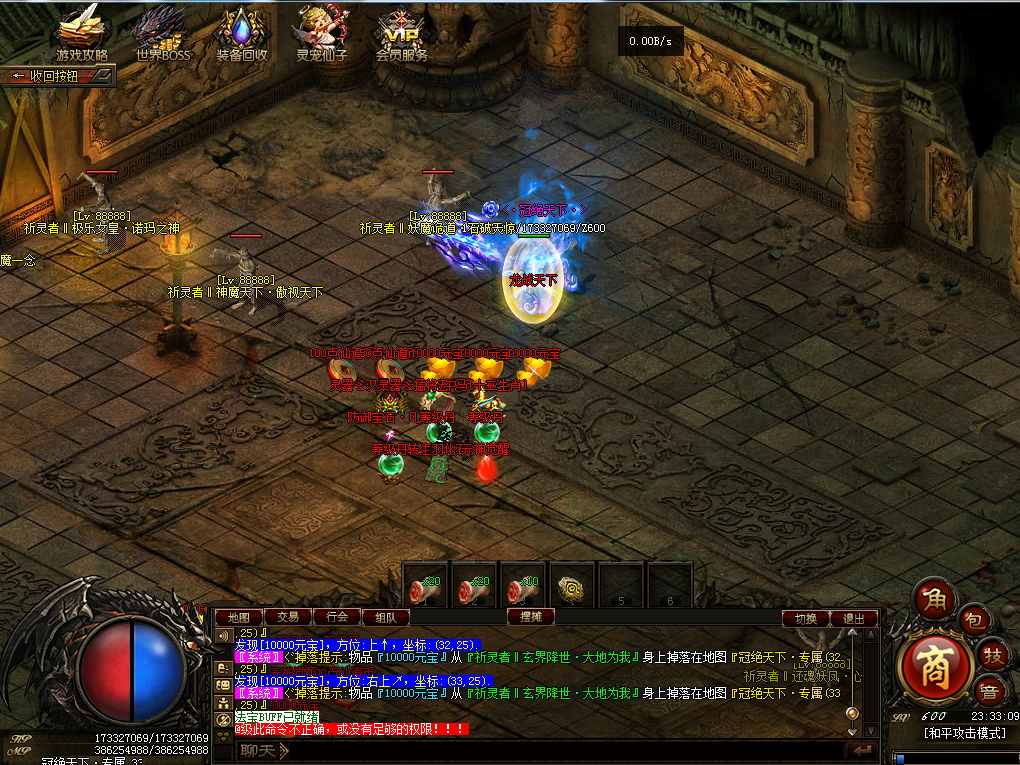
Task: Click the 切换 switch button
Action: click(805, 619)
